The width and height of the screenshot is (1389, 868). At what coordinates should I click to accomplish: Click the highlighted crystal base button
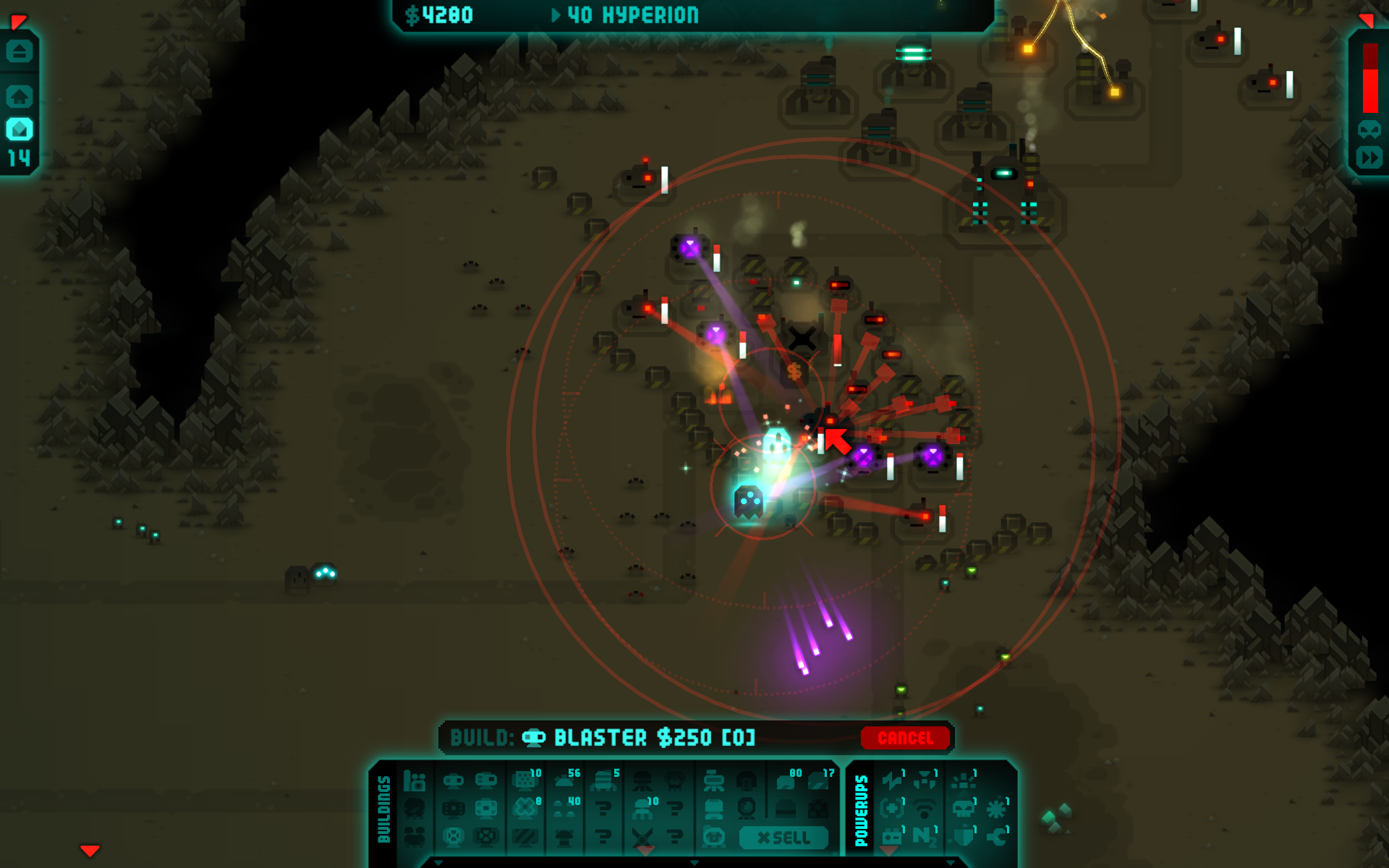[20, 130]
